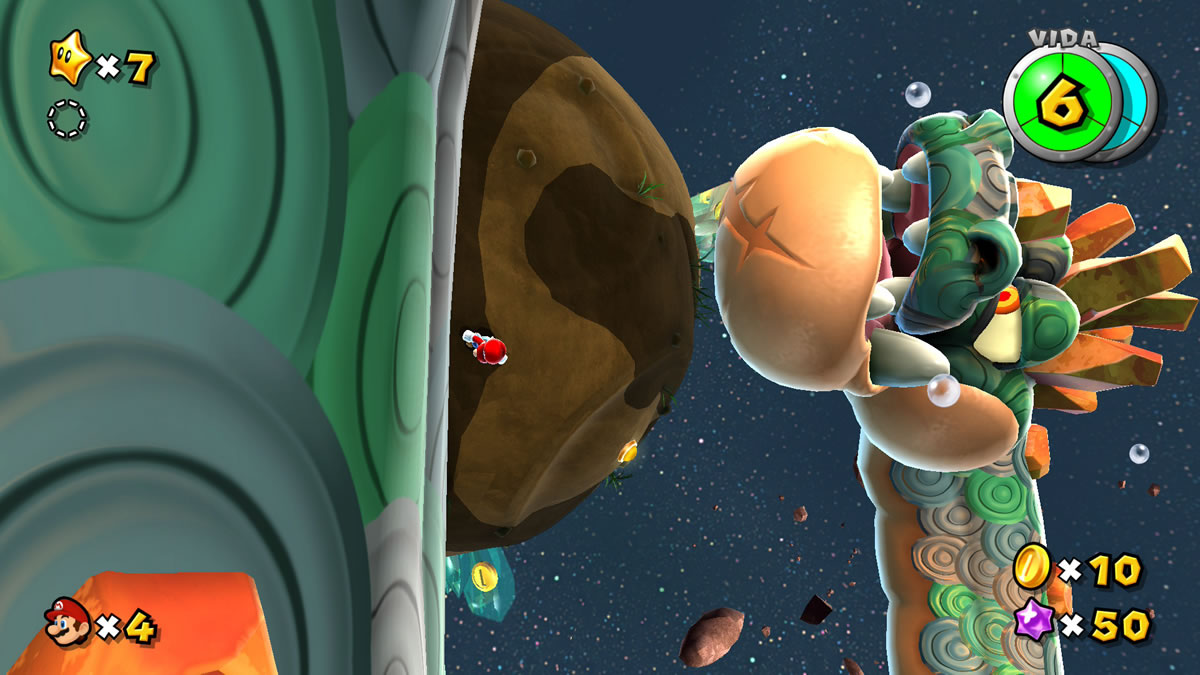Click the gold coin counter icon
1200x675 pixels.
[x=1031, y=568]
